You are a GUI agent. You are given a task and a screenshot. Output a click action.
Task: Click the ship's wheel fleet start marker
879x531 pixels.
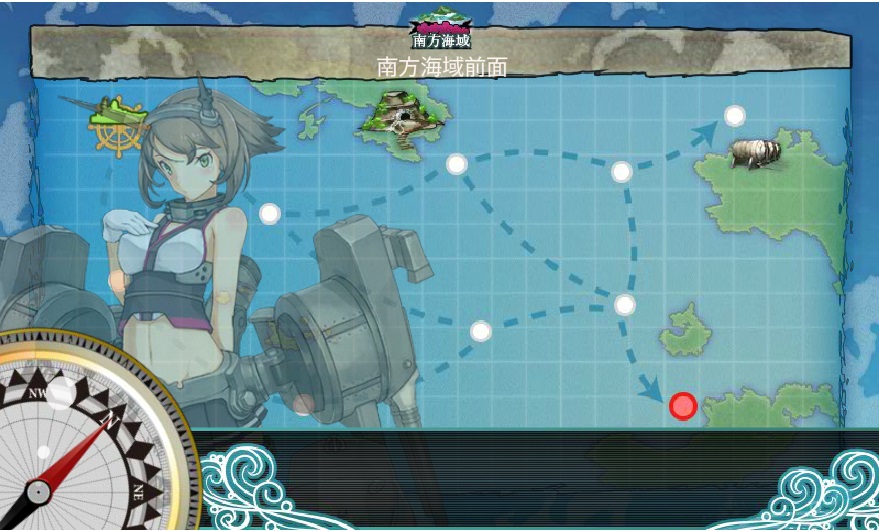(111, 125)
